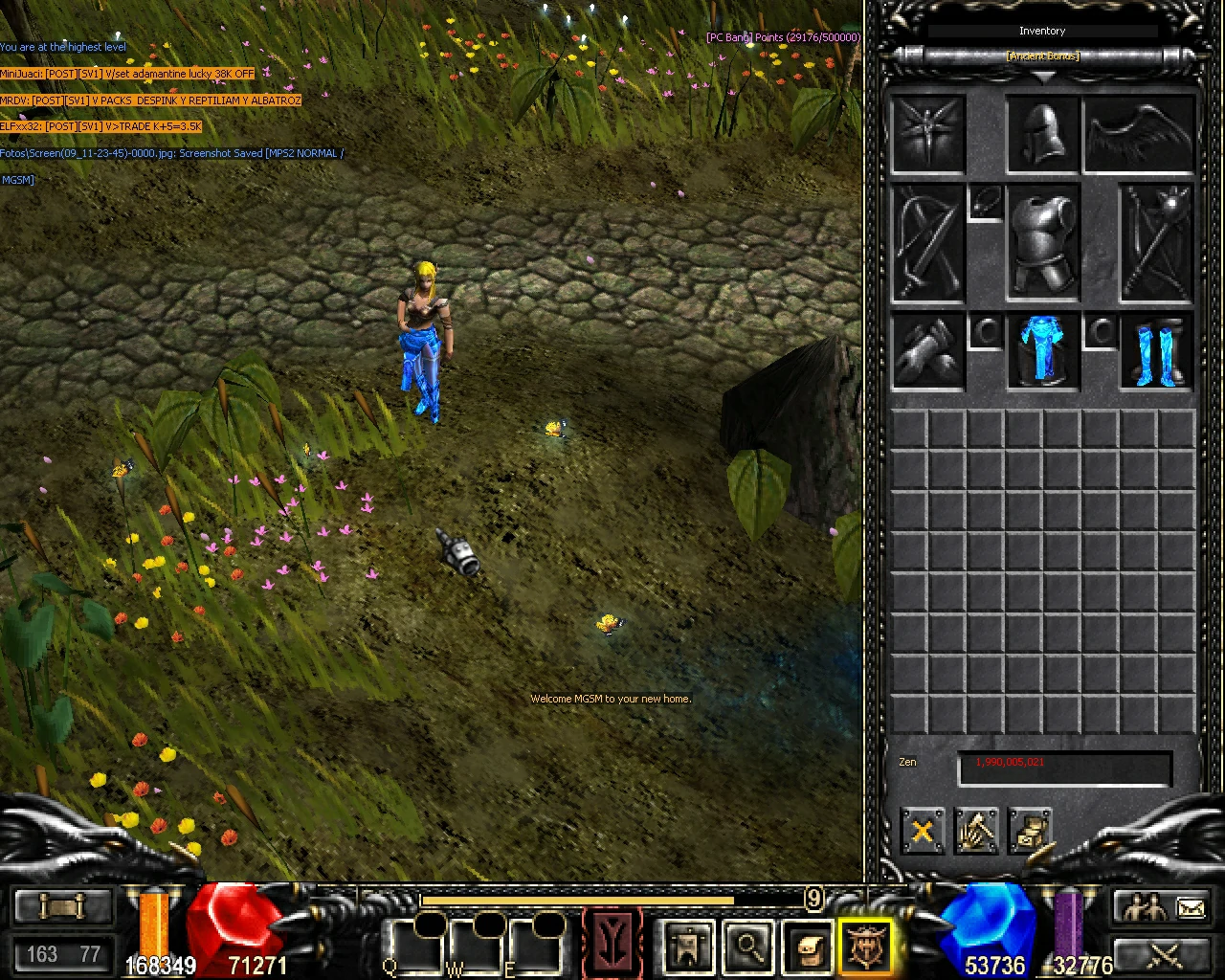The image size is (1225, 980).
Task: Expand the Ancient Bonus section in the inventory
Action: 1042,56
